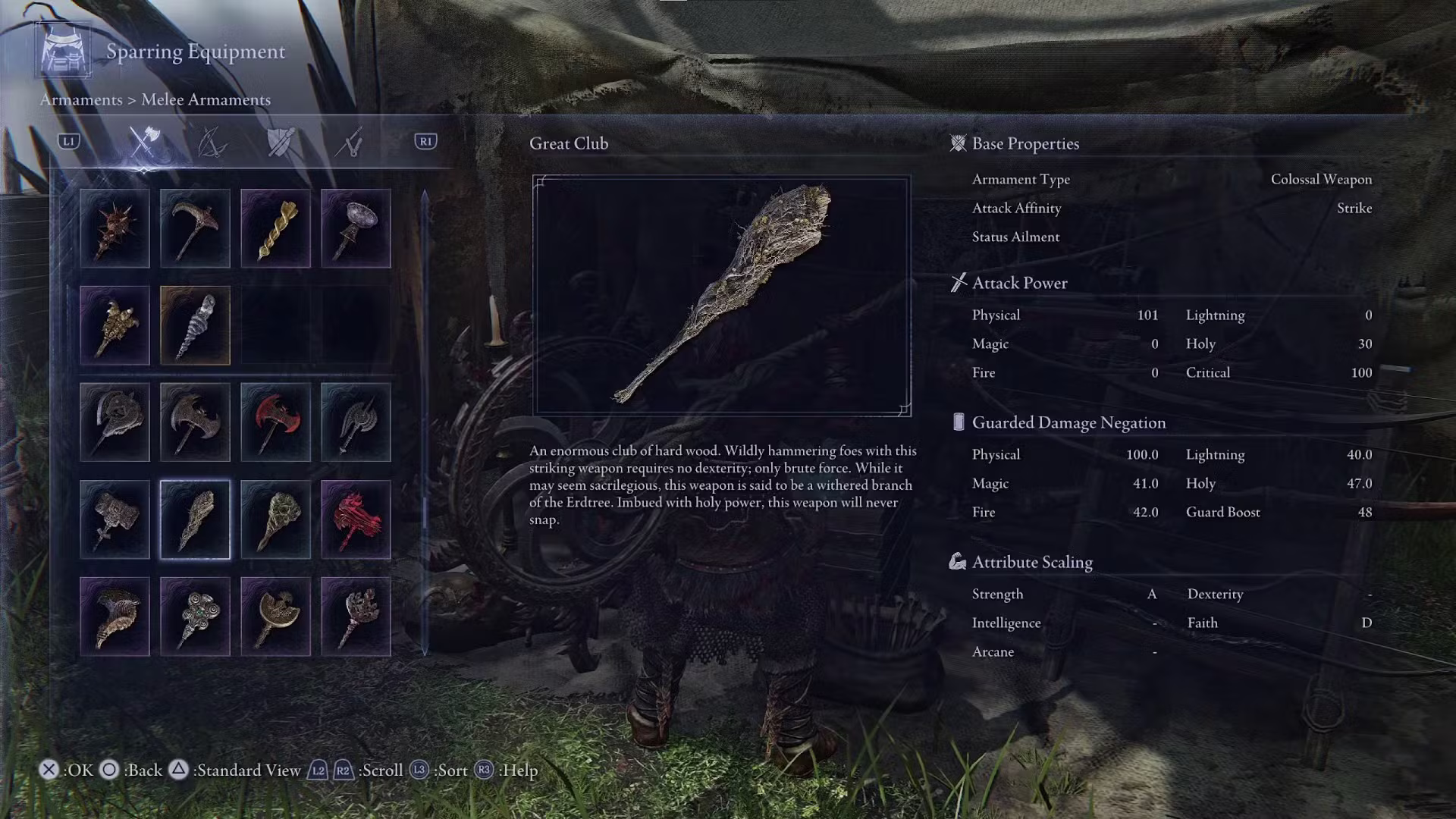Image resolution: width=1456 pixels, height=819 pixels.
Task: Select the highlighted Great Club slot
Action: (x=195, y=519)
